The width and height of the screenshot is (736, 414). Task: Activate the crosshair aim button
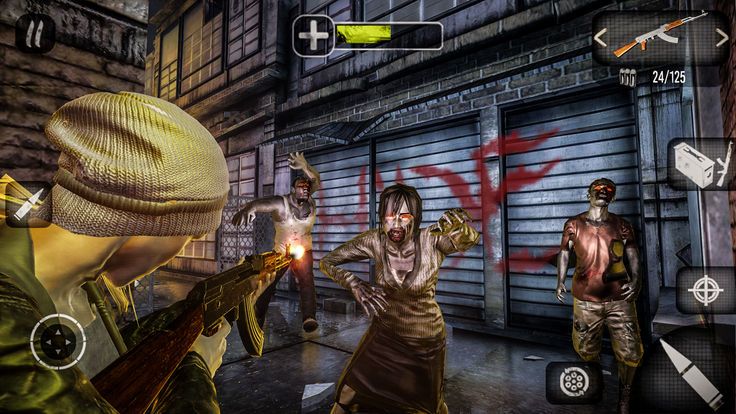coord(705,291)
